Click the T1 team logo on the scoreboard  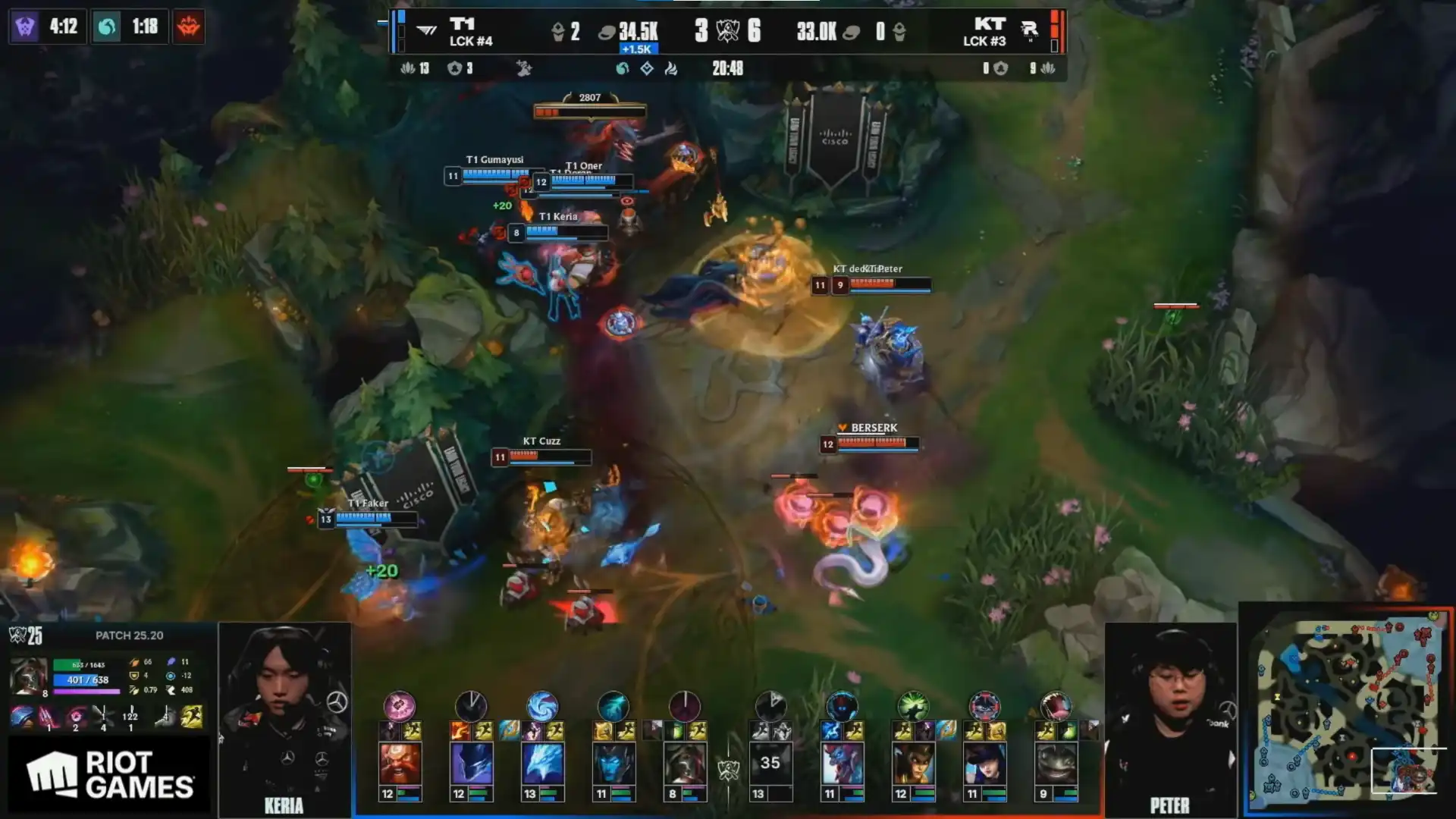pos(427,30)
